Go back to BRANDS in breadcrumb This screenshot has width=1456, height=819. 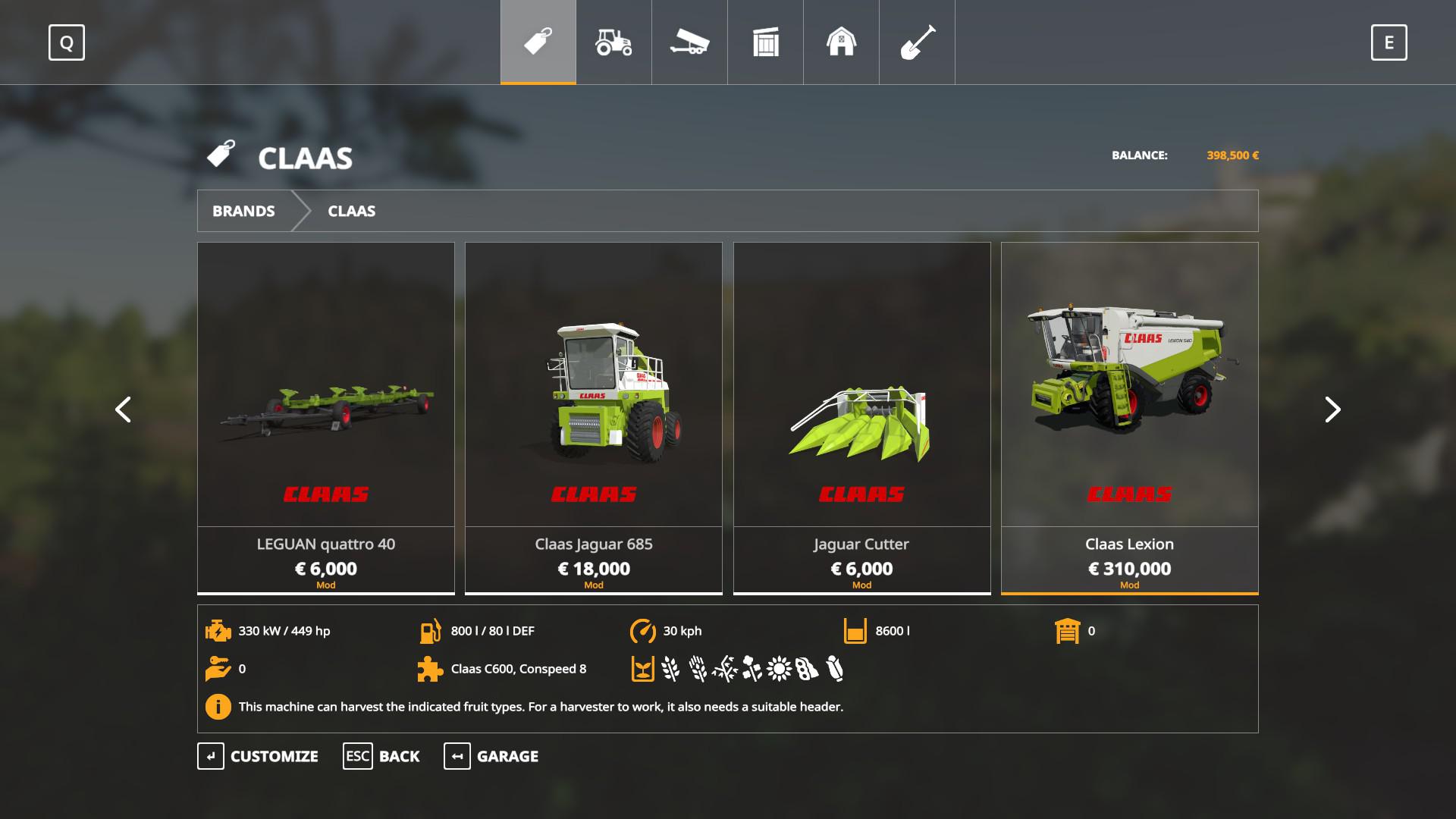pyautogui.click(x=243, y=211)
